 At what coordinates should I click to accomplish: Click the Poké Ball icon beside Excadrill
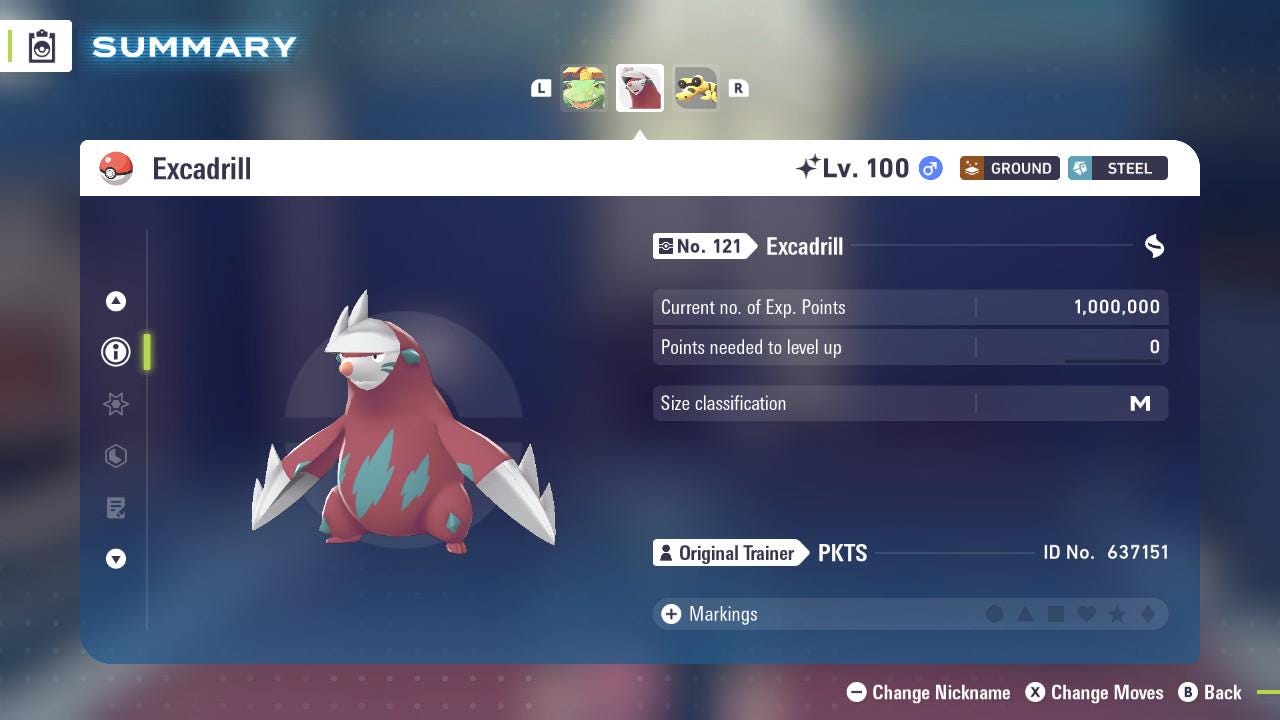coord(117,168)
